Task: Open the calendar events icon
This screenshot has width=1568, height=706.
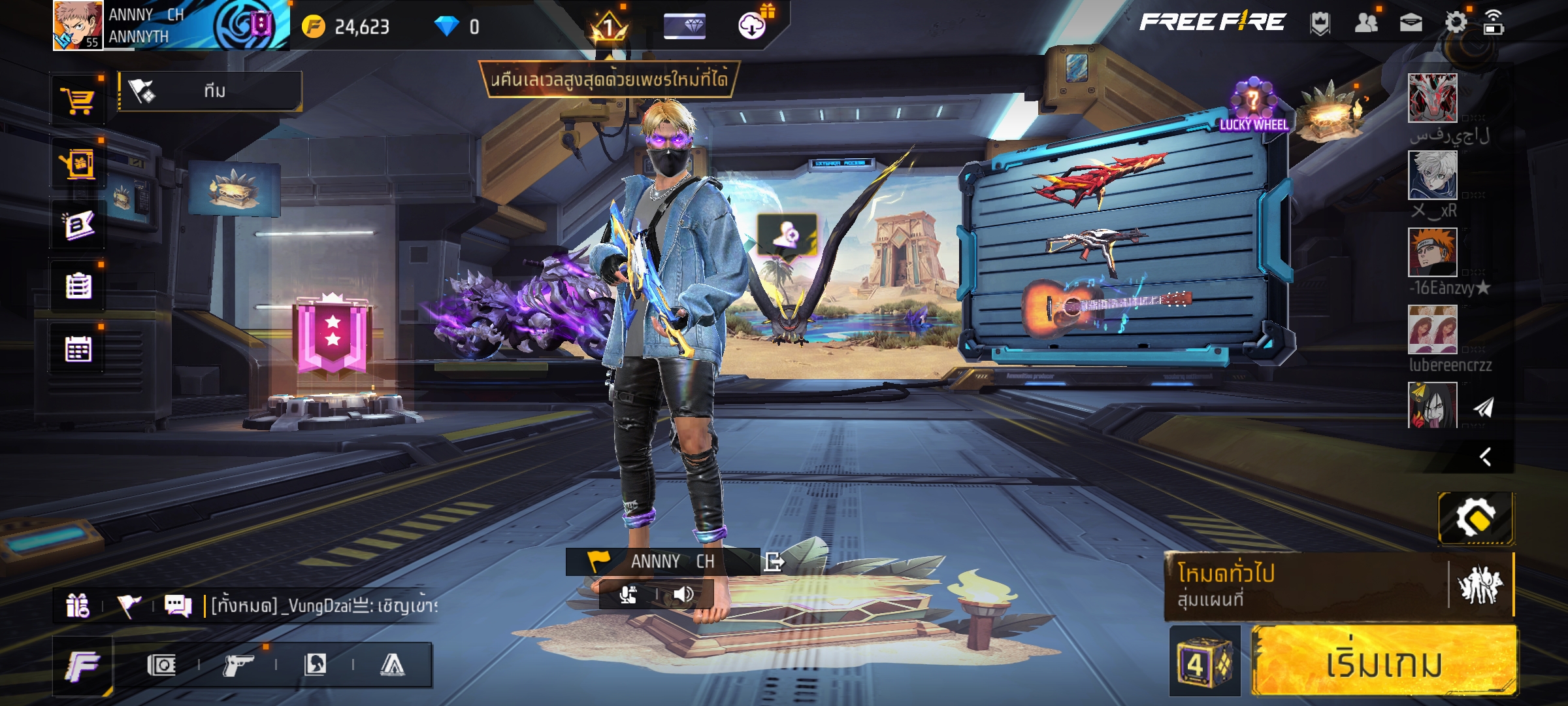Action: 78,349
